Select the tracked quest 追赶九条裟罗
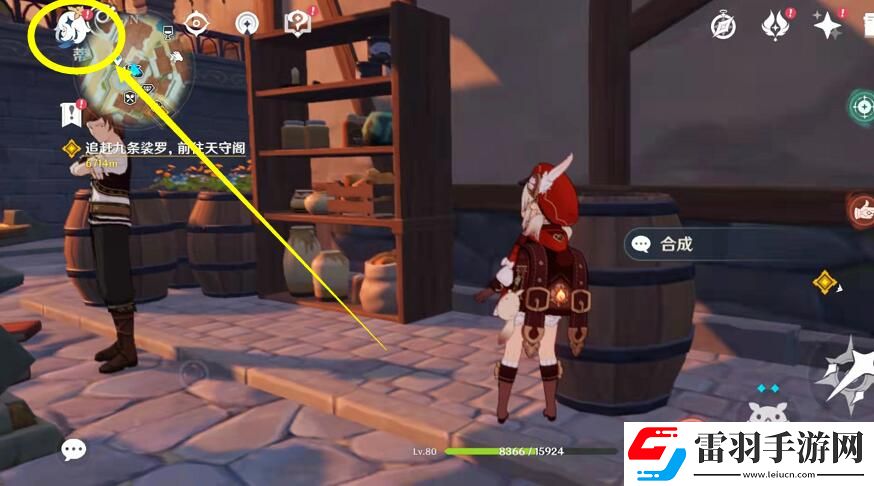Image resolution: width=874 pixels, height=486 pixels. pyautogui.click(x=152, y=148)
